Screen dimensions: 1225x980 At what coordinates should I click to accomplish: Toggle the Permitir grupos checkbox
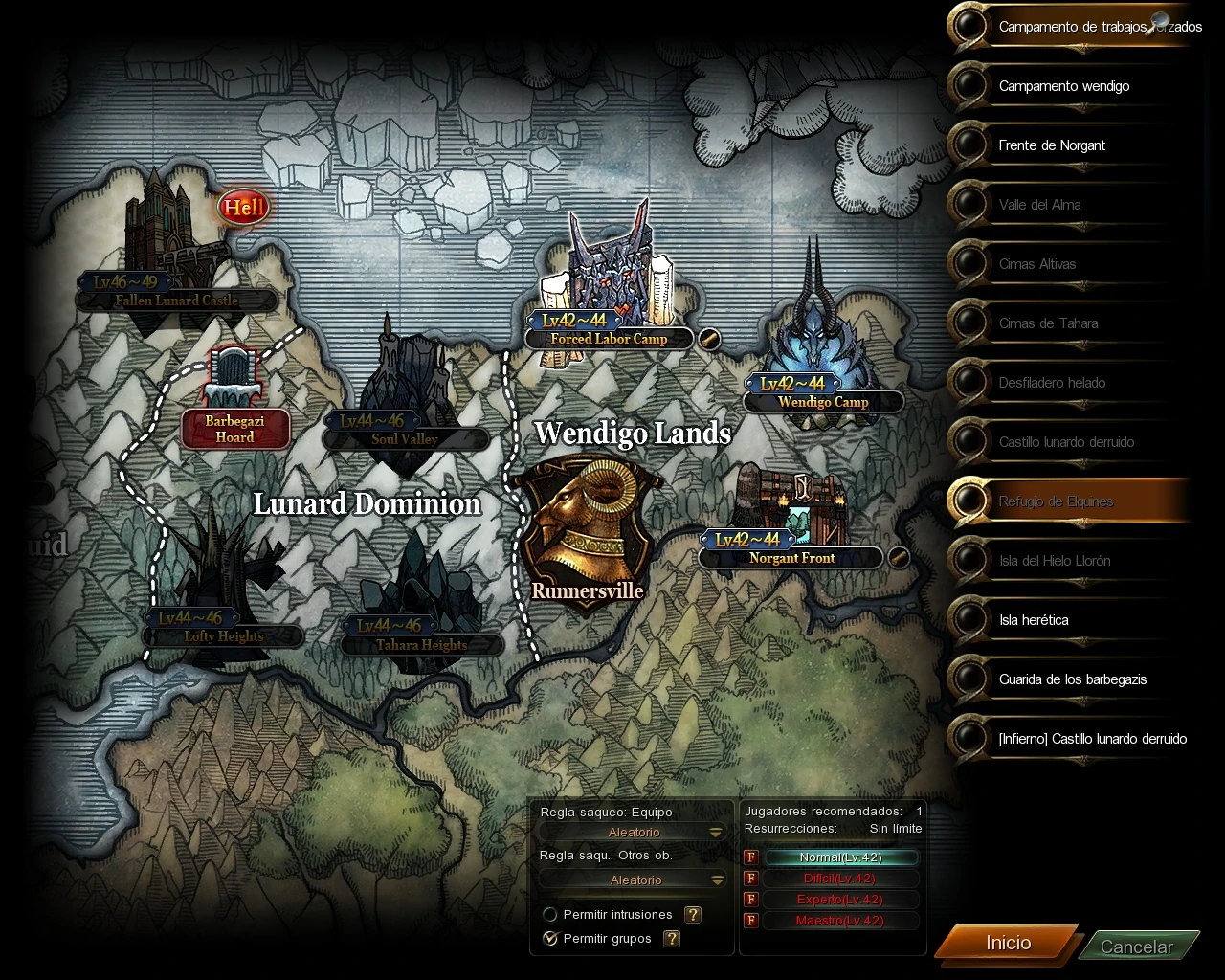(550, 939)
